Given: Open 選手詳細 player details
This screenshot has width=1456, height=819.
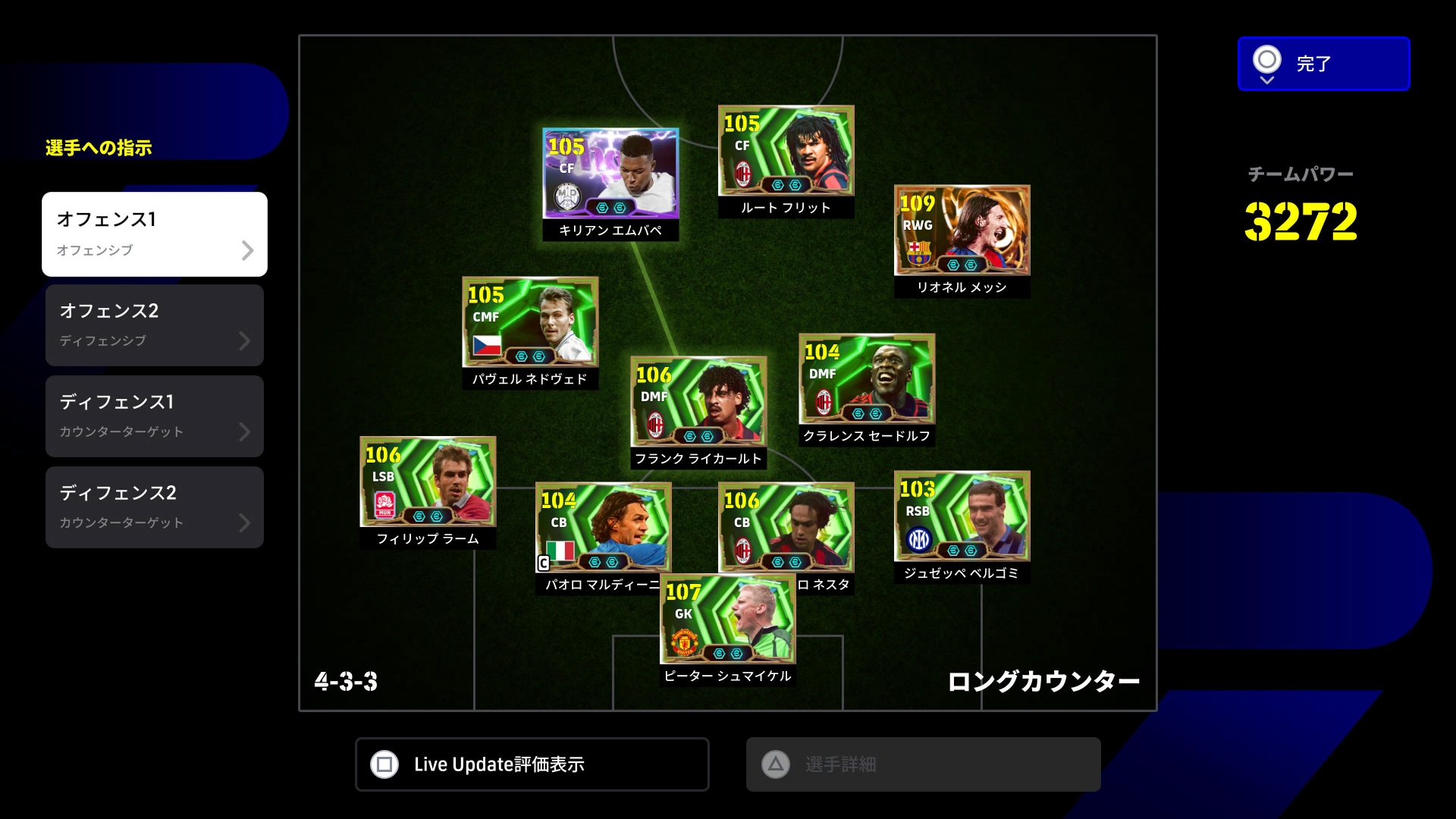Looking at the screenshot, I should (x=923, y=764).
